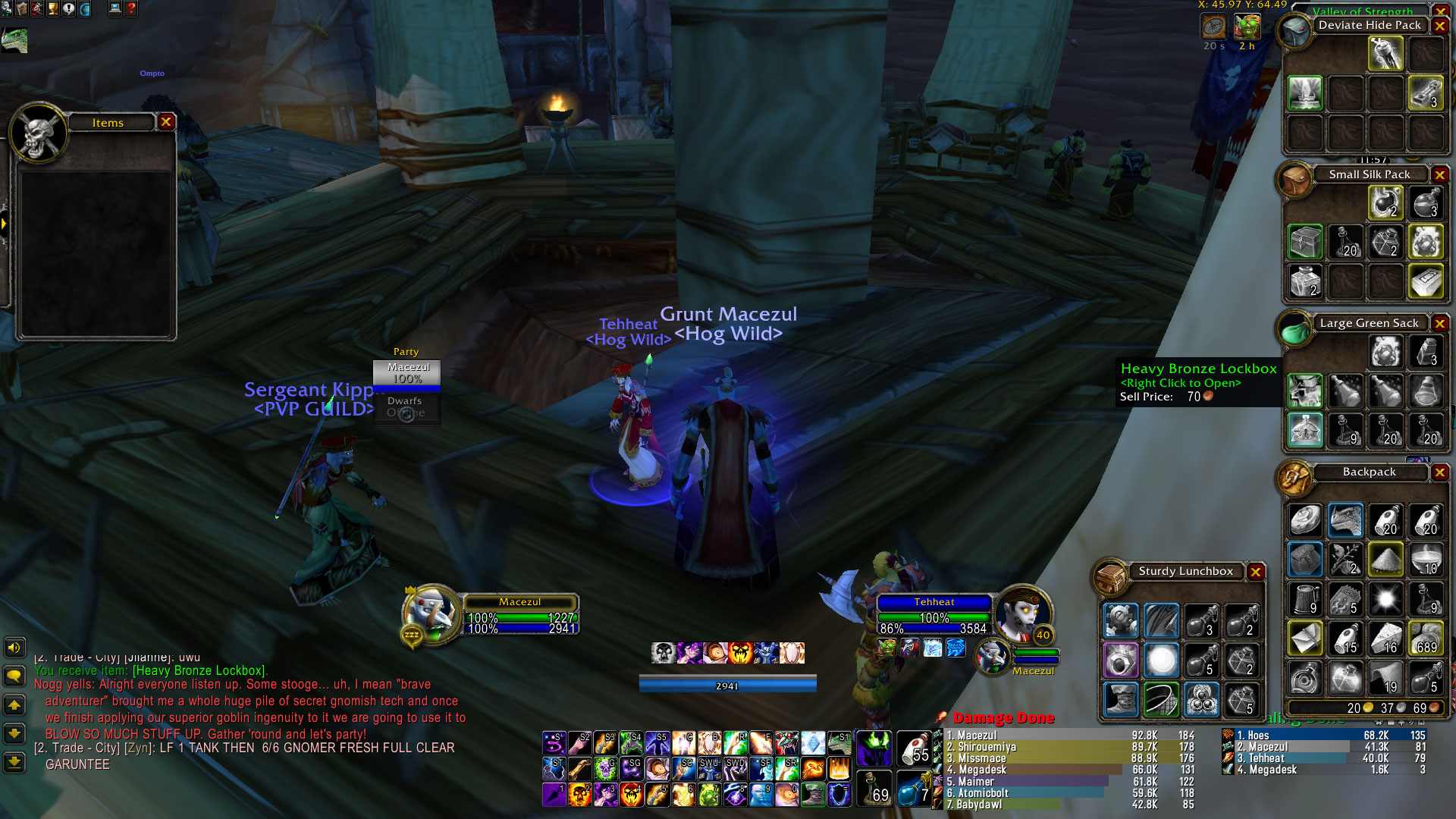Select the purple ring in Sturdy Lunchbox
1456x819 pixels.
click(1120, 660)
